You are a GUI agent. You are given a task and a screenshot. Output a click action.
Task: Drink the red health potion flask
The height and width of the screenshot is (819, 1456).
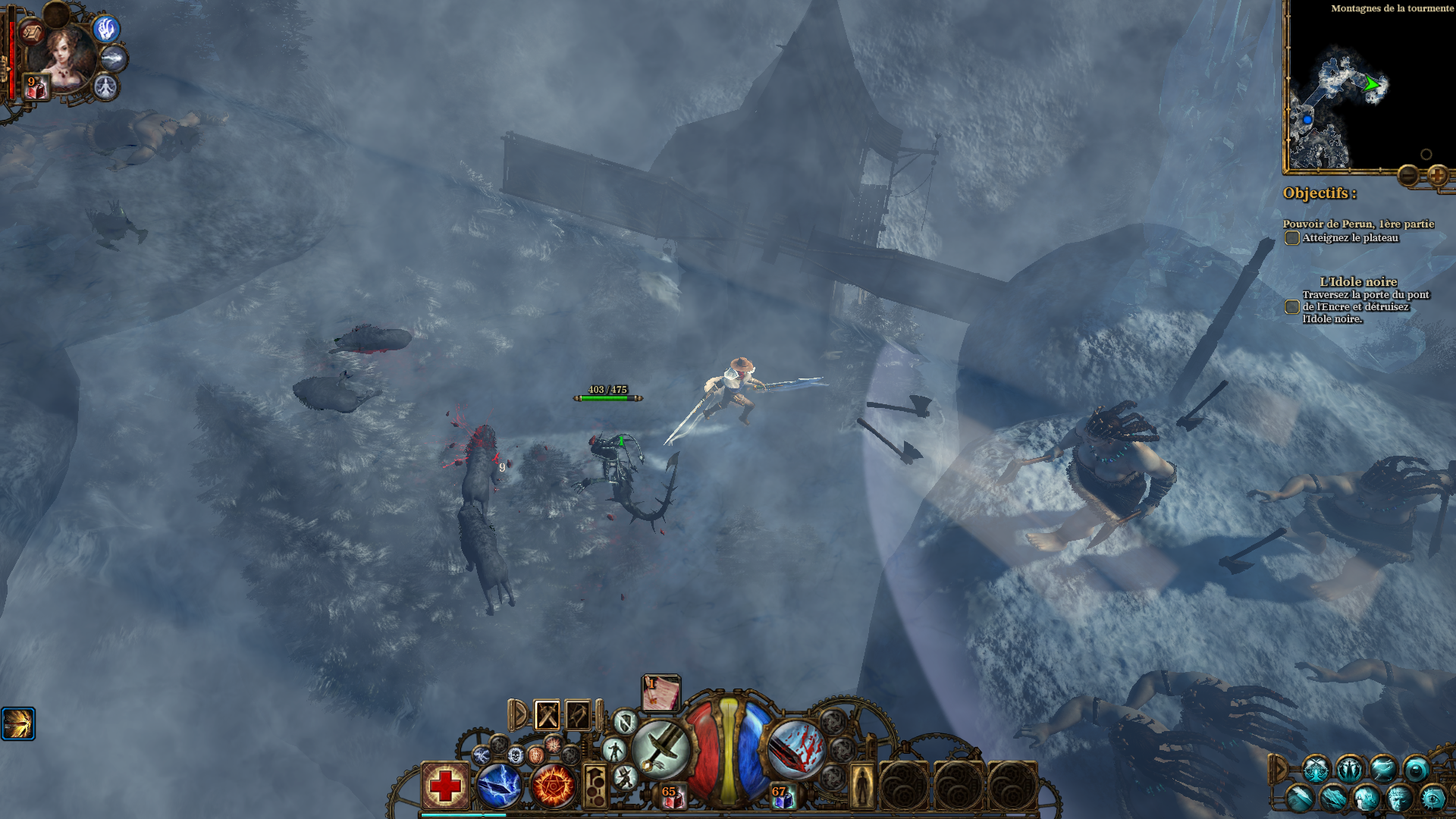pyautogui.click(x=671, y=796)
